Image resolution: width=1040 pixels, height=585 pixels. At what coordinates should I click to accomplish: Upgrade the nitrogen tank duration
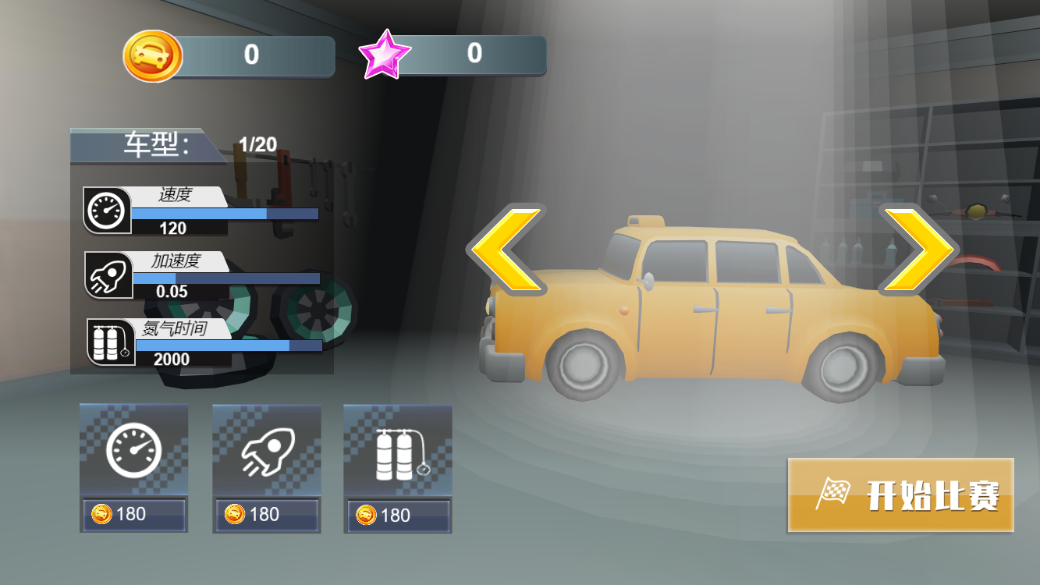pos(398,467)
